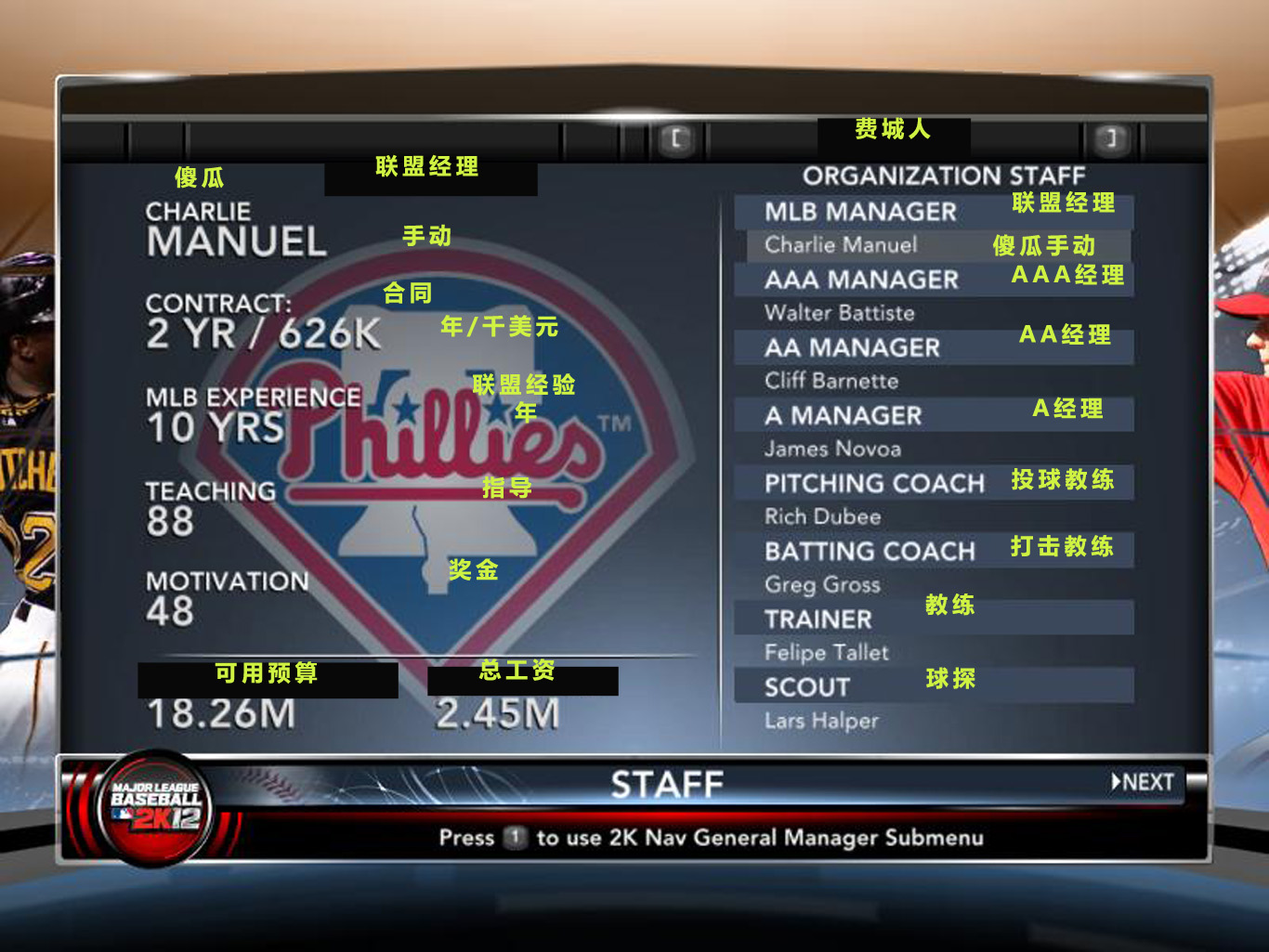The width and height of the screenshot is (1269, 952).
Task: Click the left bracket team switcher
Action: [x=676, y=140]
